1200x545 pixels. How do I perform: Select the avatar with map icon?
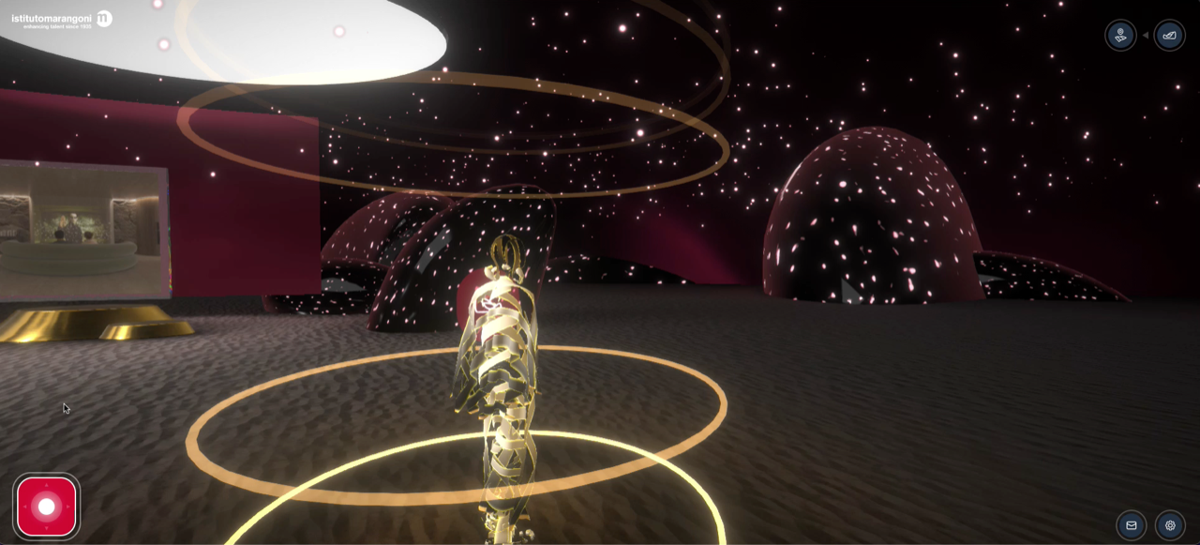1120,36
